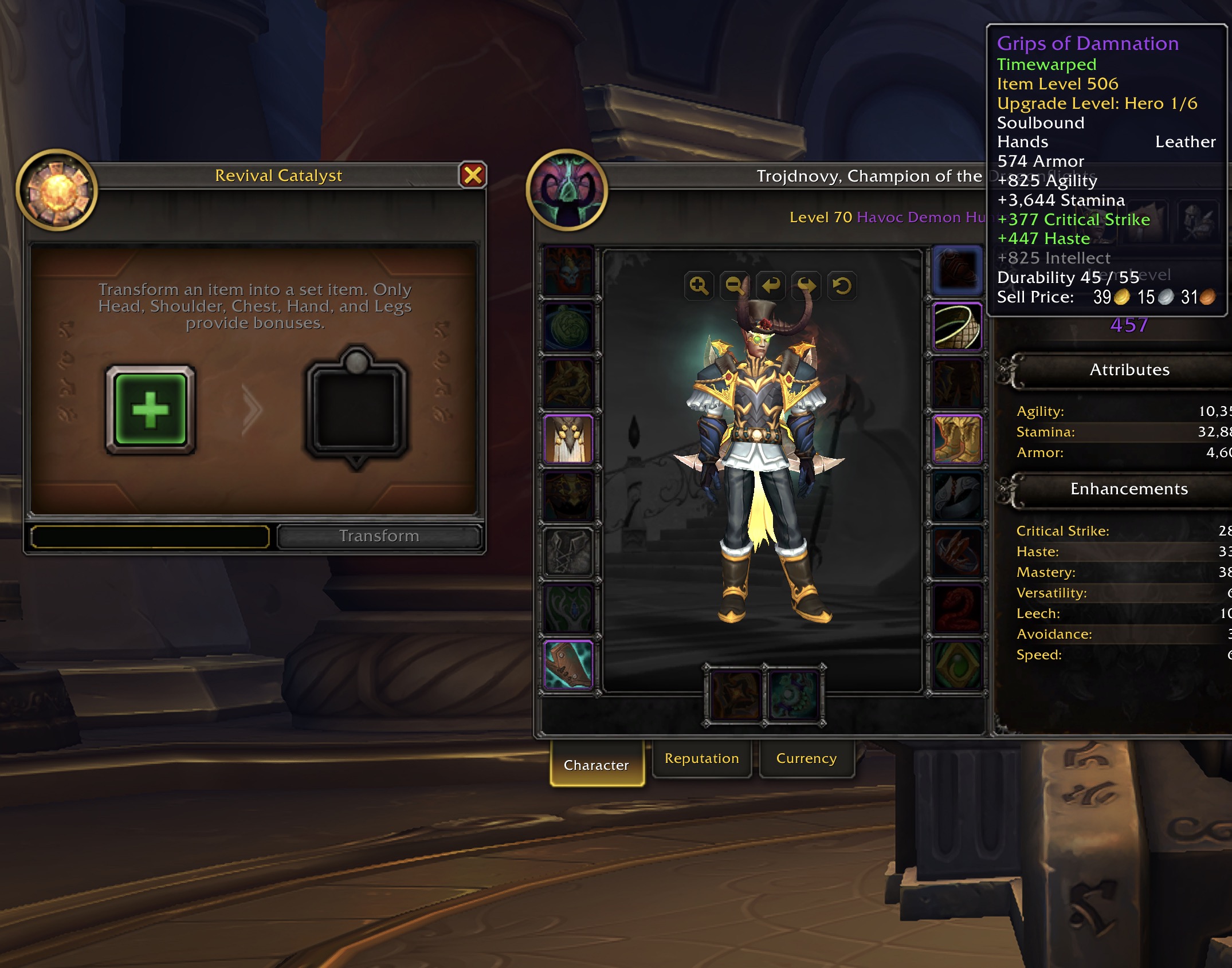Viewport: 1232px width, 968px height.
Task: Select the golden boots equipment slot
Action: pyautogui.click(x=957, y=439)
